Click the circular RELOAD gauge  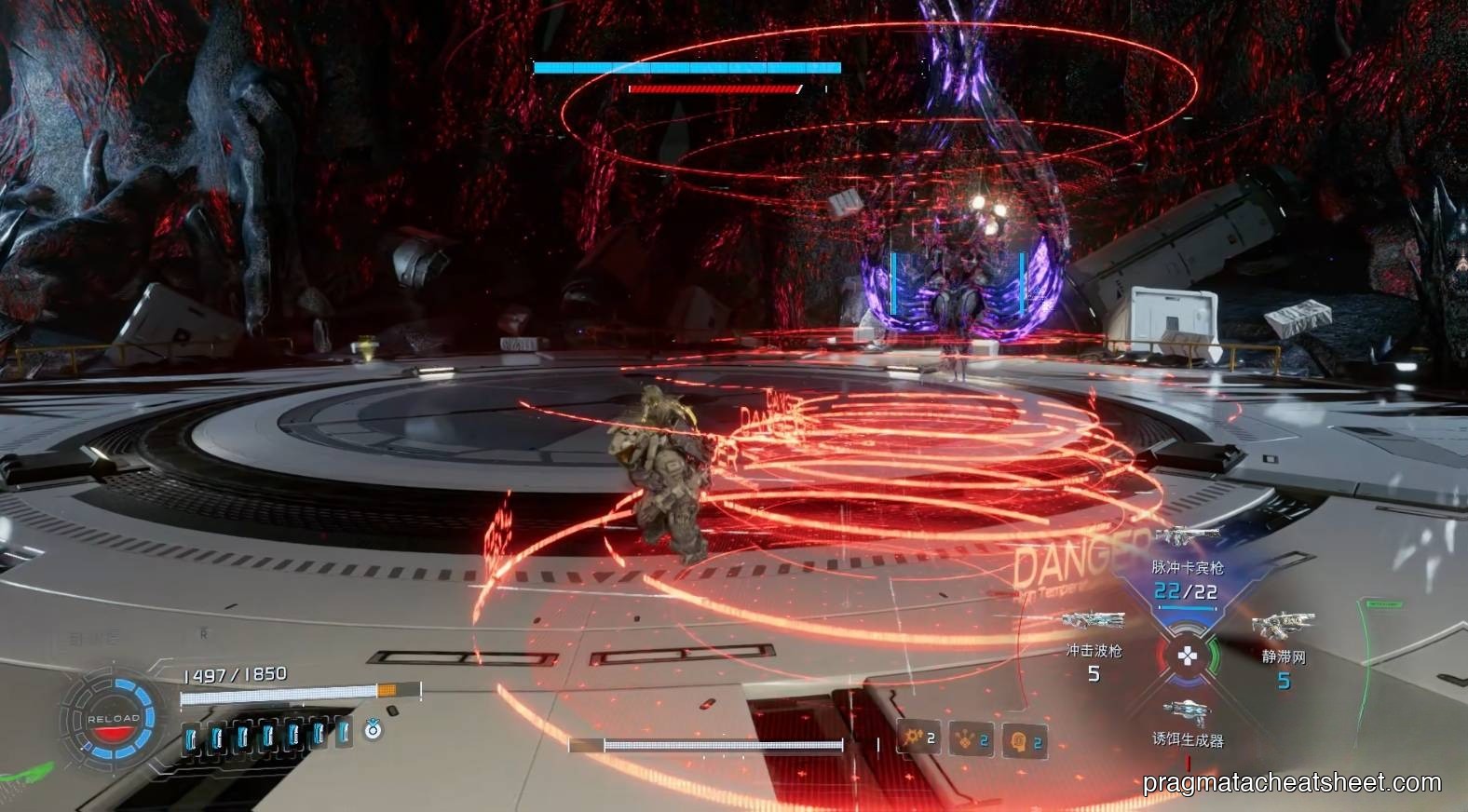coord(113,720)
